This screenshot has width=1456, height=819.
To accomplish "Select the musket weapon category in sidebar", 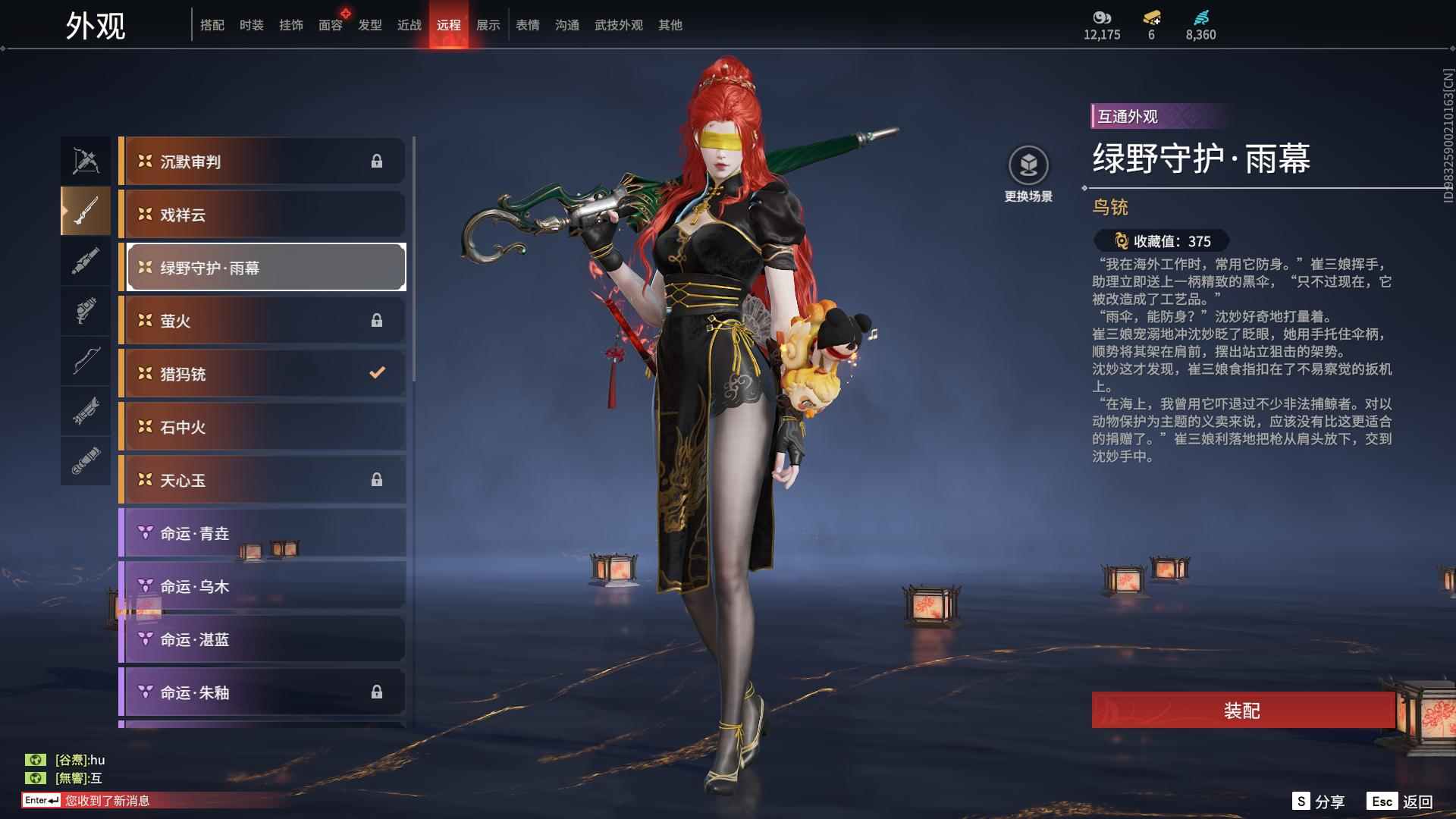I will click(x=85, y=212).
